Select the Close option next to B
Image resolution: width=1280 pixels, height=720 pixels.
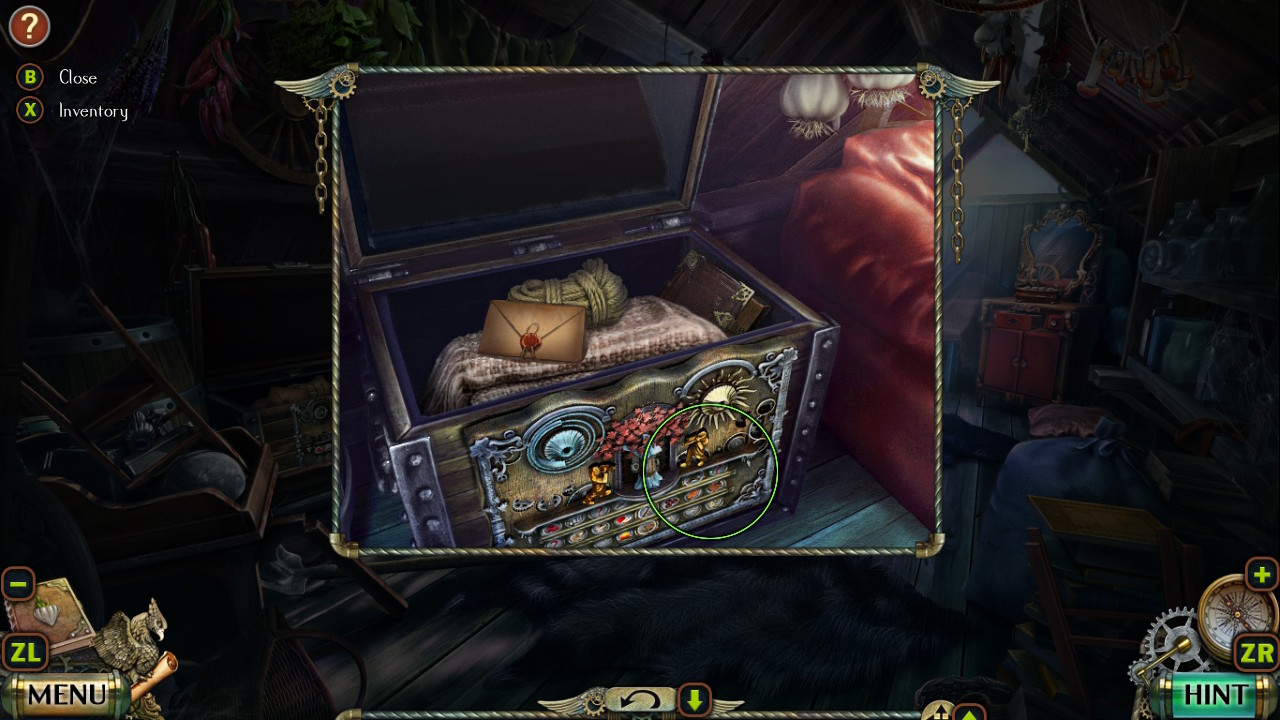(77, 77)
